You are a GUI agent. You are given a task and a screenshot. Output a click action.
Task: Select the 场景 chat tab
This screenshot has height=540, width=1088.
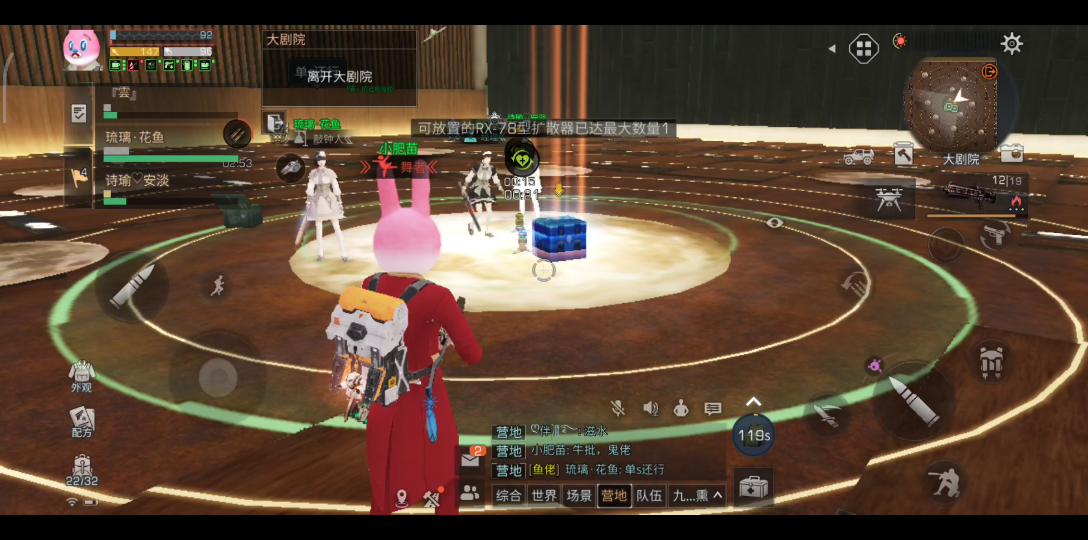(579, 495)
